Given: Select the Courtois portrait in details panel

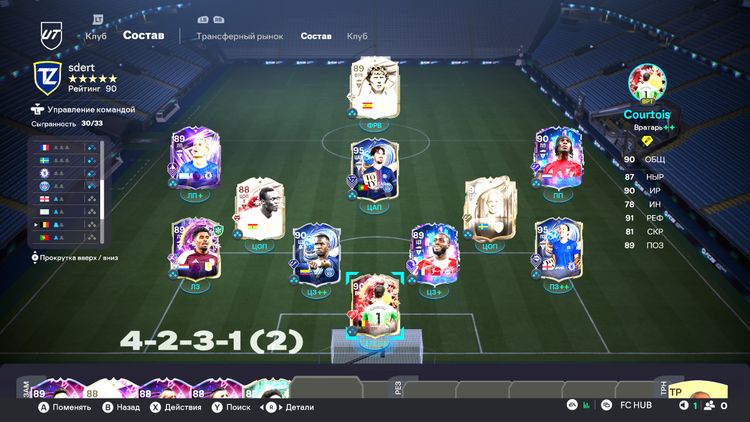Looking at the screenshot, I should coord(646,82).
